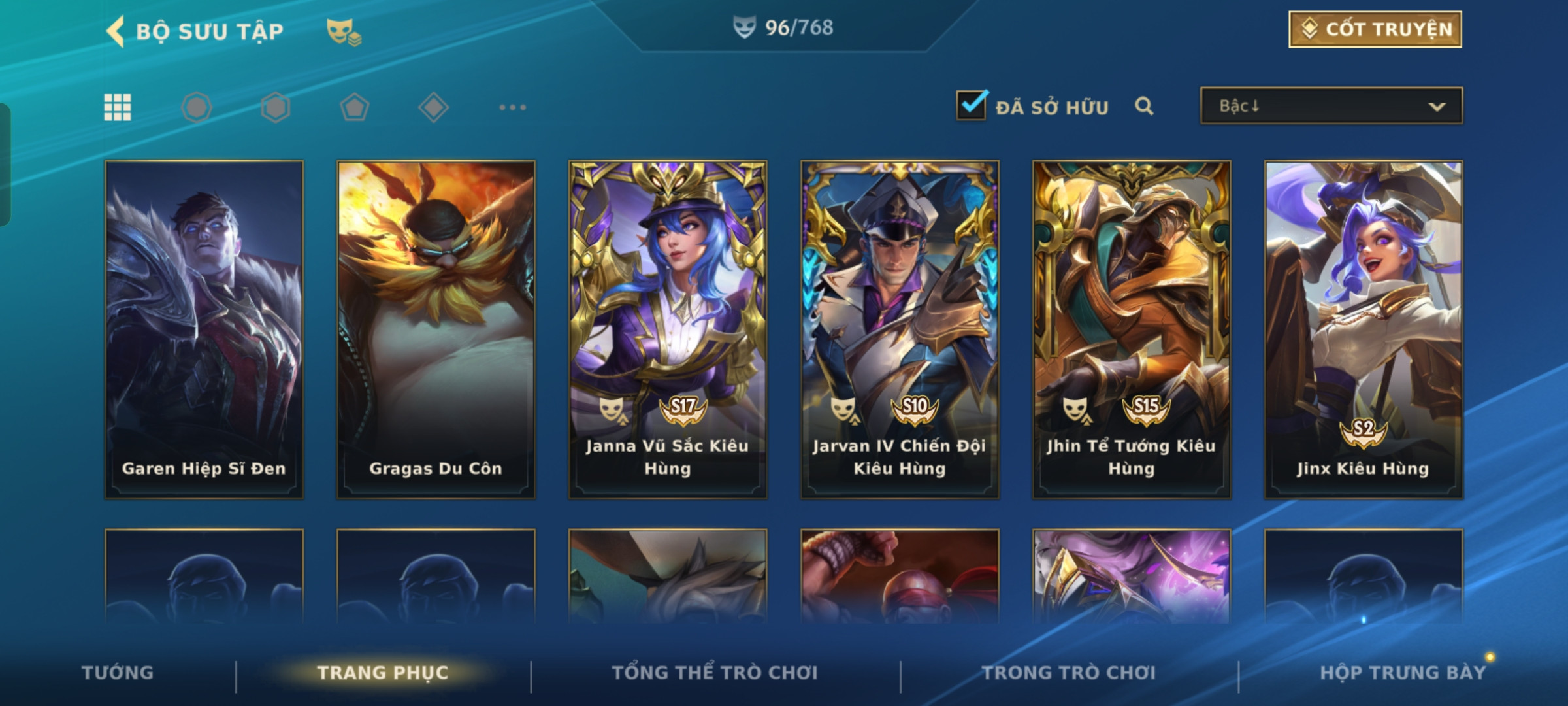Screen dimensions: 1568x706
Task: Open the Cốt Truyện story button
Action: pyautogui.click(x=1375, y=29)
